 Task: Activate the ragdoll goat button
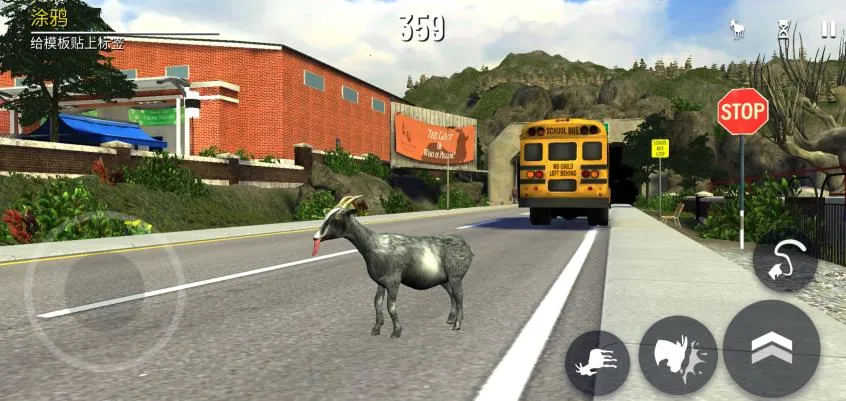[x=597, y=362]
